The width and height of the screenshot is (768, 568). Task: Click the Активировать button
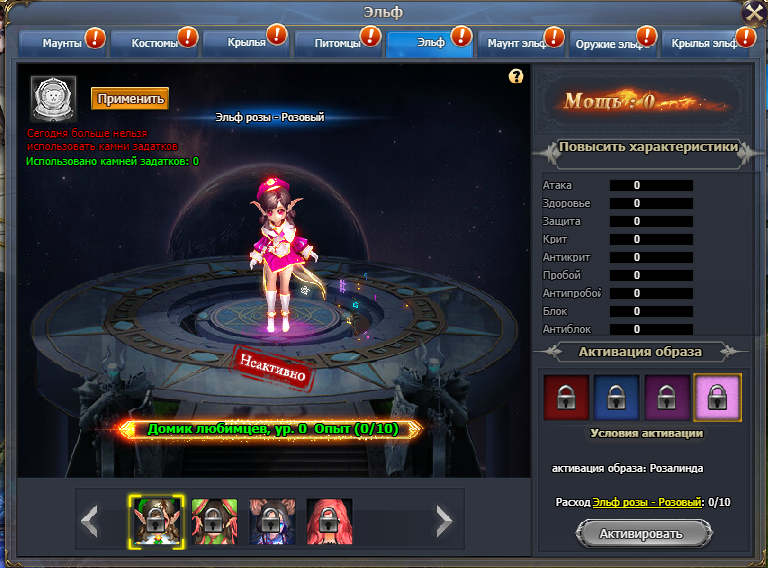[x=645, y=533]
